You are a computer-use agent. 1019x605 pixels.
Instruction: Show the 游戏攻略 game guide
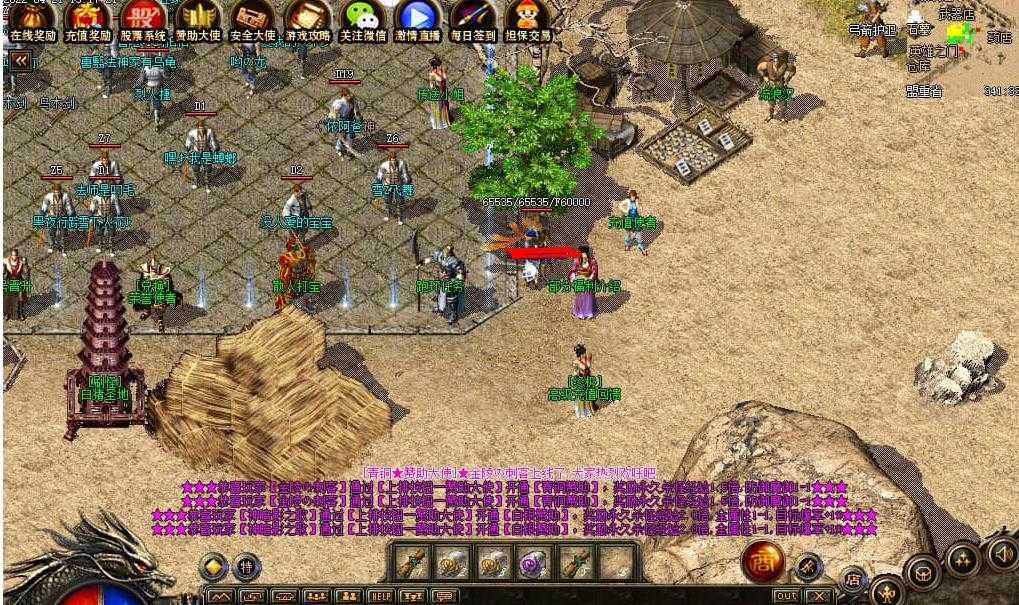point(308,20)
